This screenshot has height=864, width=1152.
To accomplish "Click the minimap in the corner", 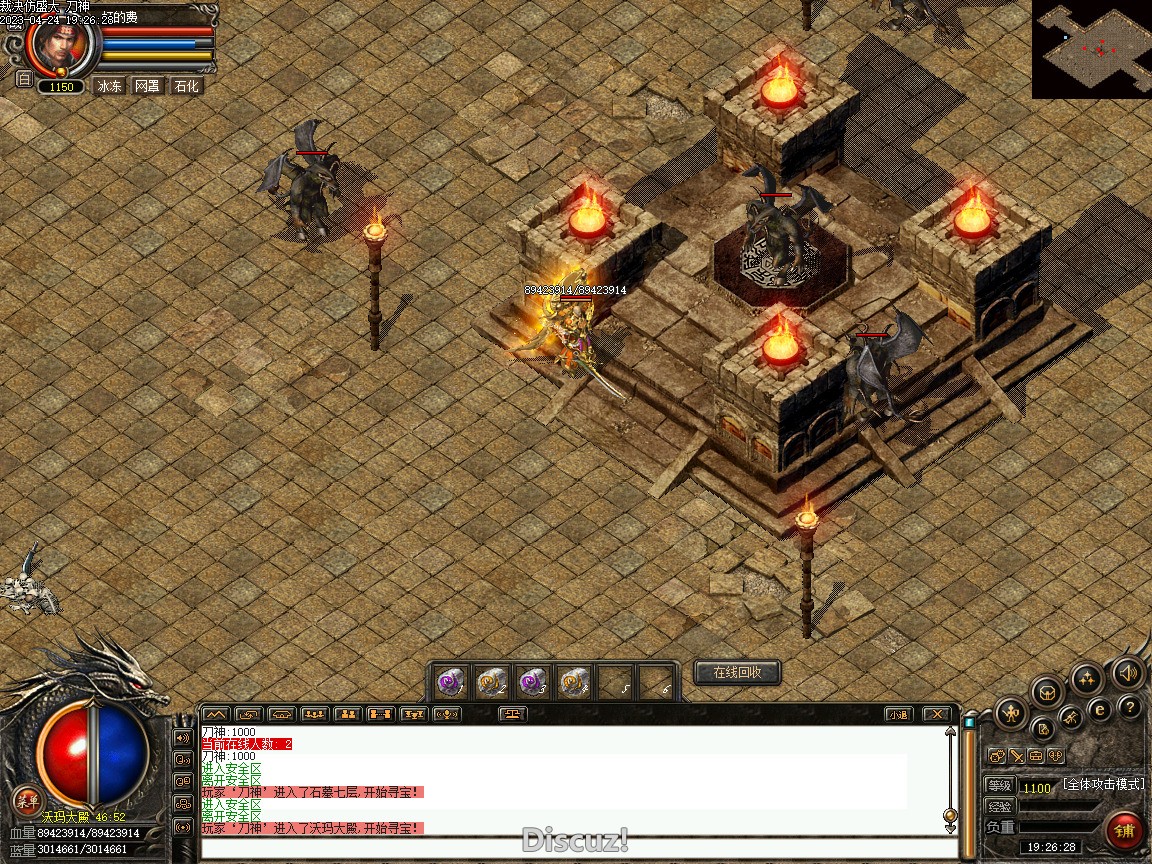I will point(1091,49).
